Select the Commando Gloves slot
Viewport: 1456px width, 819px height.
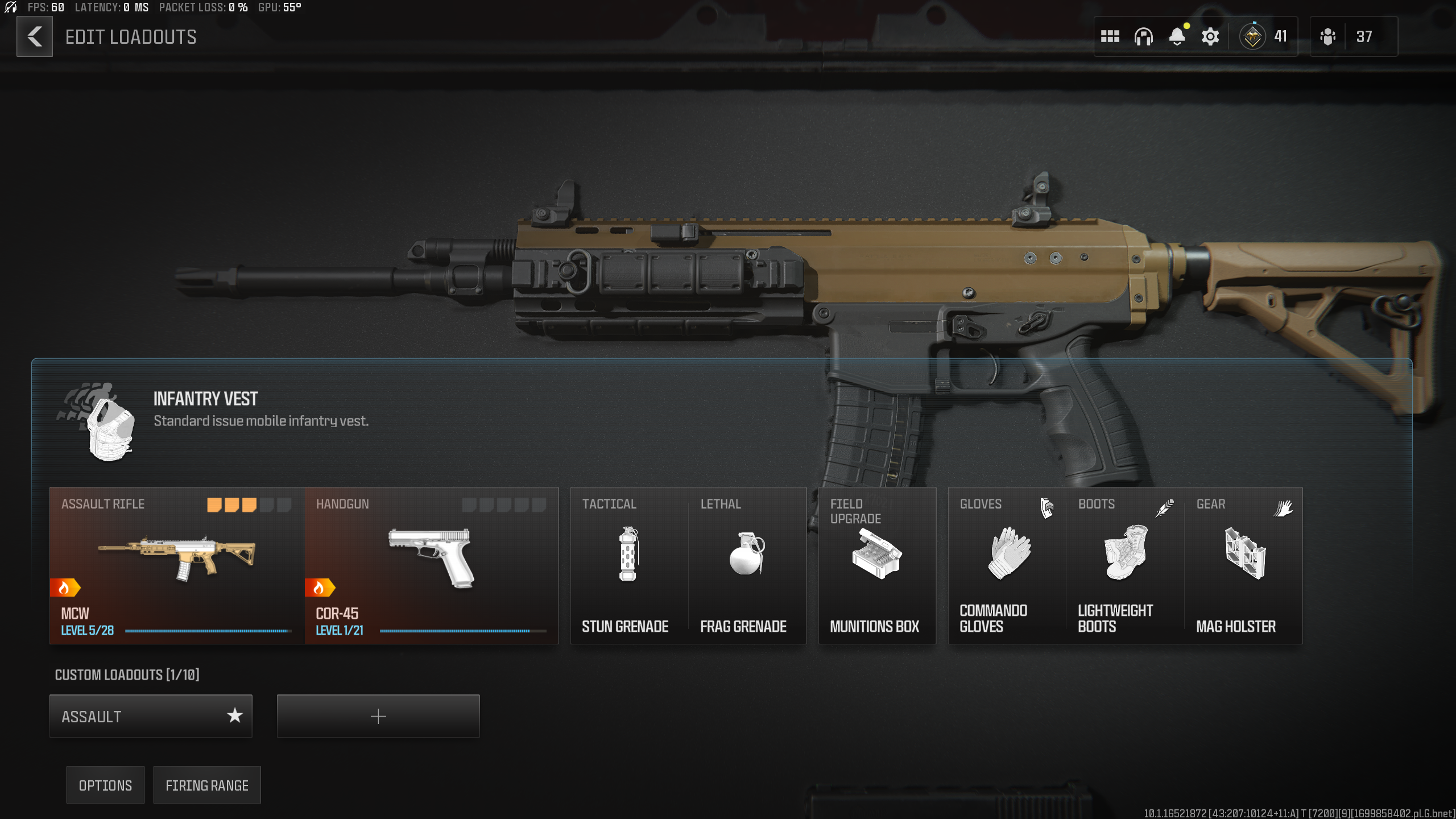pyautogui.click(x=1007, y=565)
